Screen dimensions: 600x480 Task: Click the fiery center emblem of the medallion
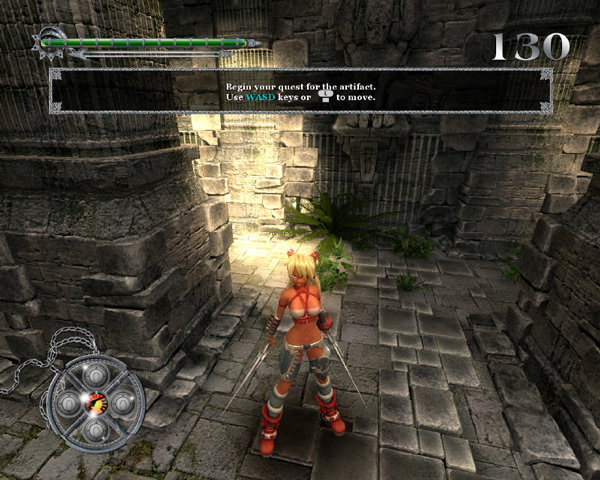point(95,404)
